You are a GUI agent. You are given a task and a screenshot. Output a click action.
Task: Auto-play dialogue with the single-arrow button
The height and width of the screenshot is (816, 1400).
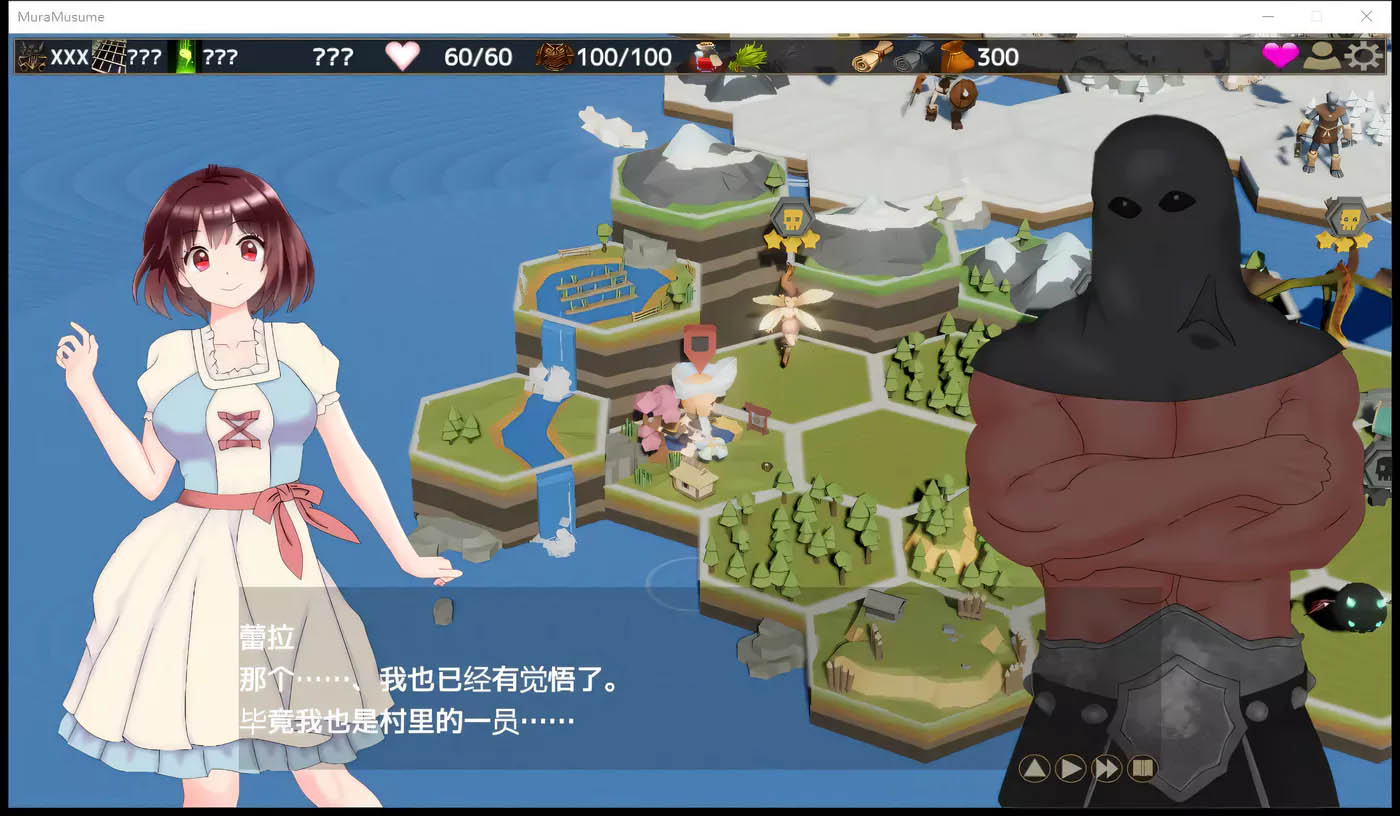1070,768
